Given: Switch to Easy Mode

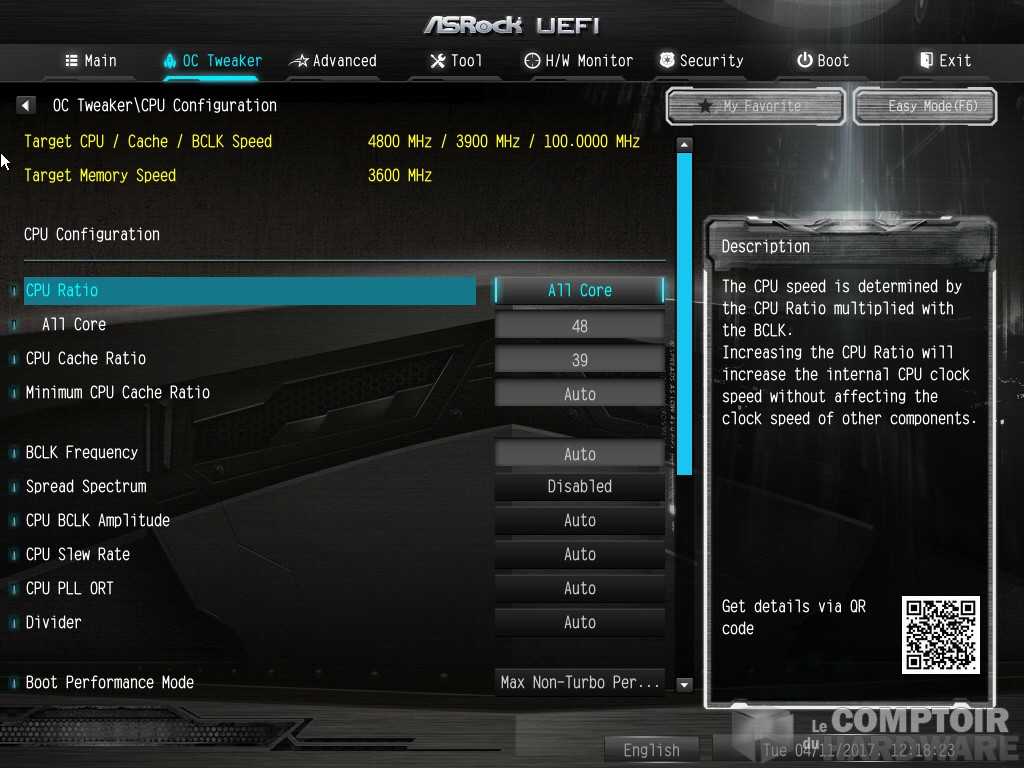Looking at the screenshot, I should click(x=926, y=106).
